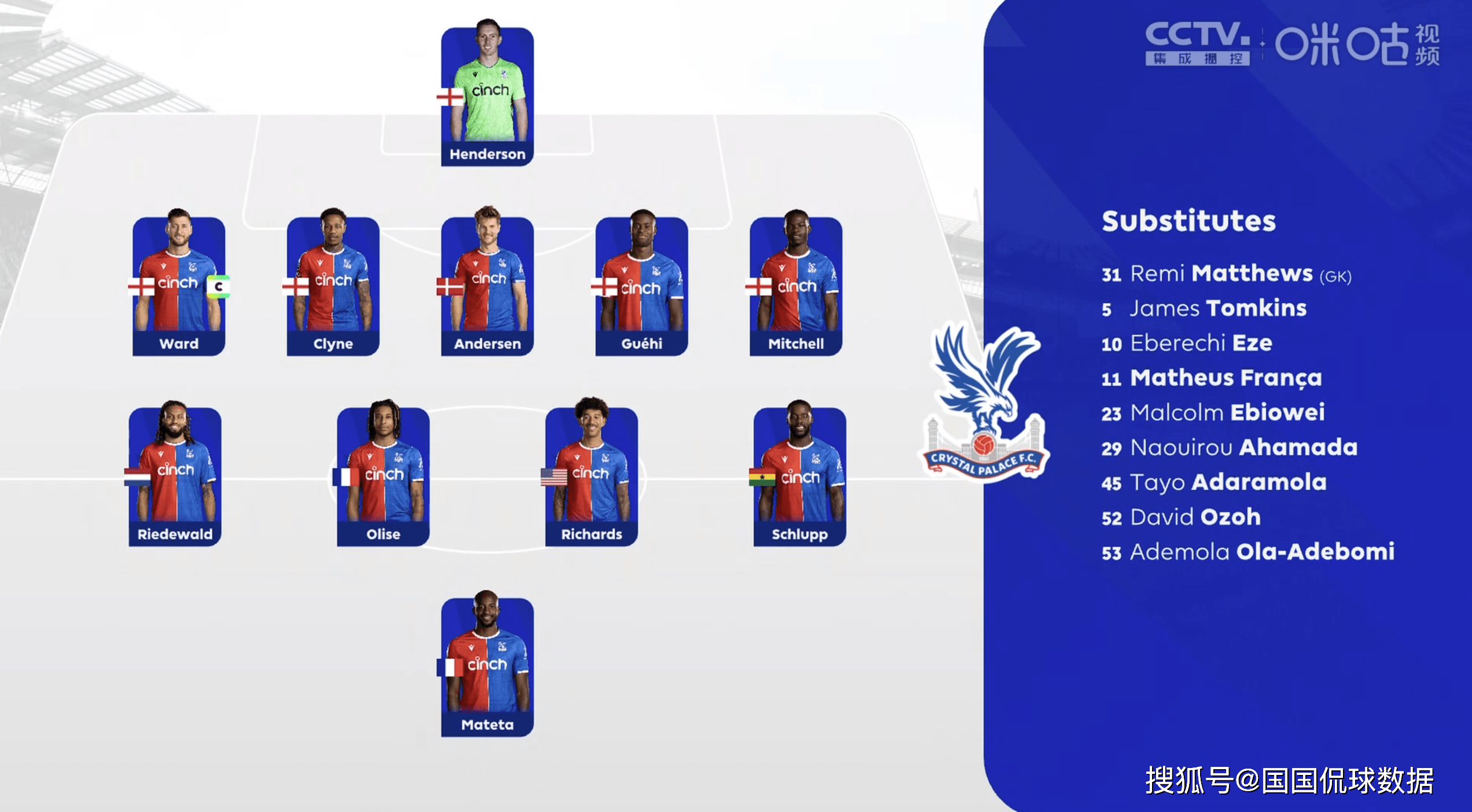Select Tayo Adaramola substitute row
Viewport: 1472px width, 812px height.
(1214, 482)
